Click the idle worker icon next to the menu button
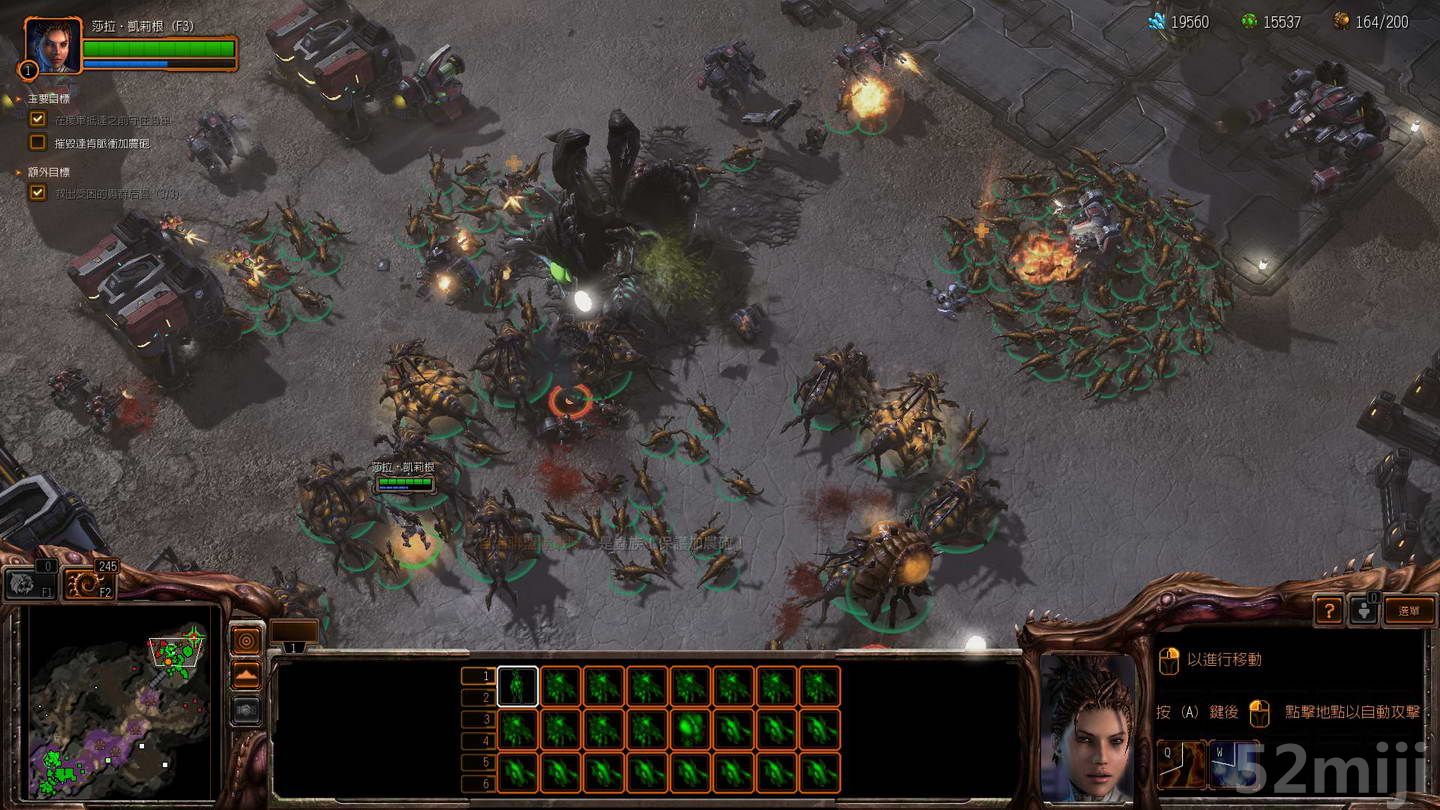Image resolution: width=1440 pixels, height=810 pixels. coord(1365,609)
